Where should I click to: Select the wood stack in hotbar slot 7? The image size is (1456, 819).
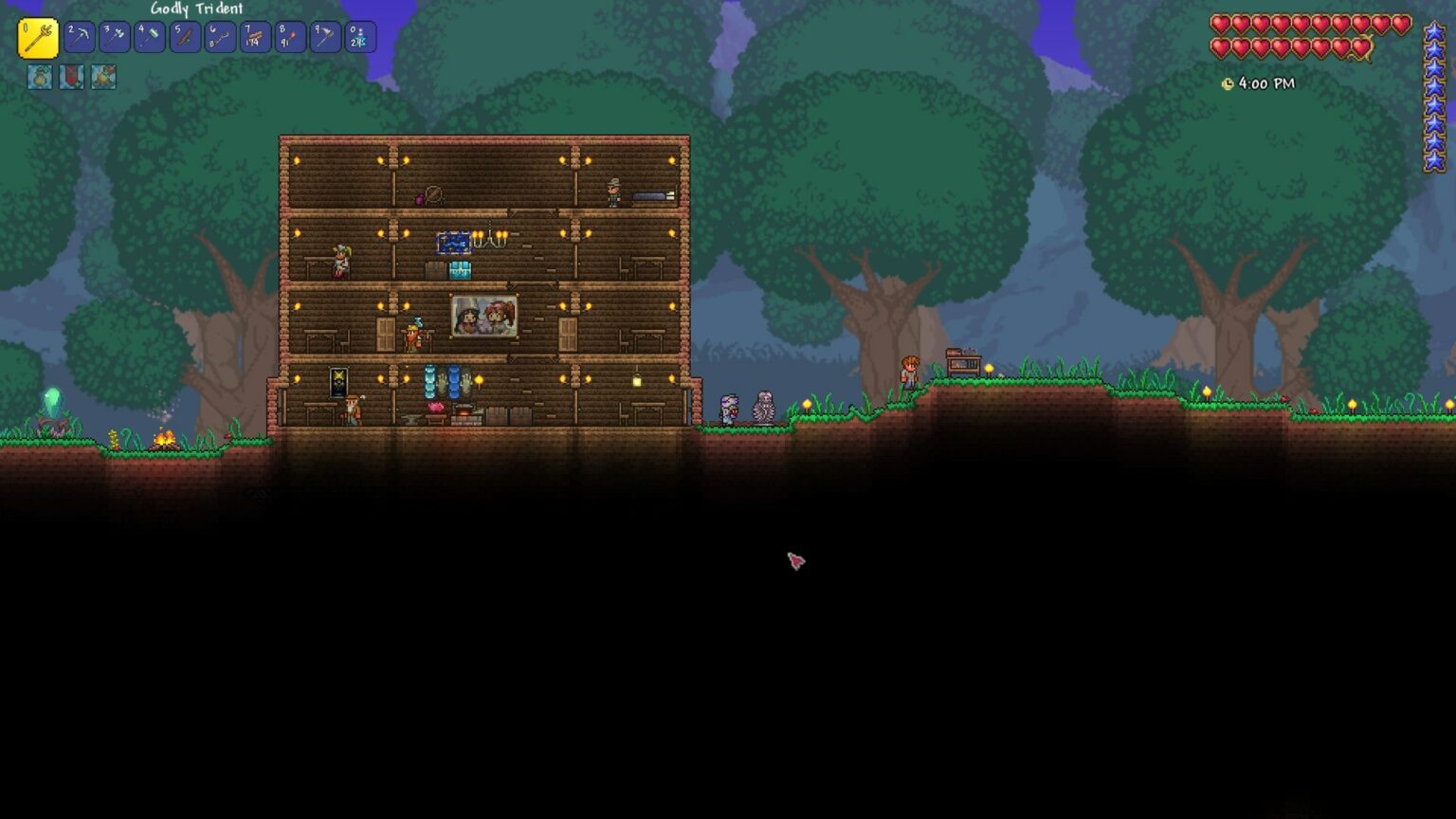253,37
